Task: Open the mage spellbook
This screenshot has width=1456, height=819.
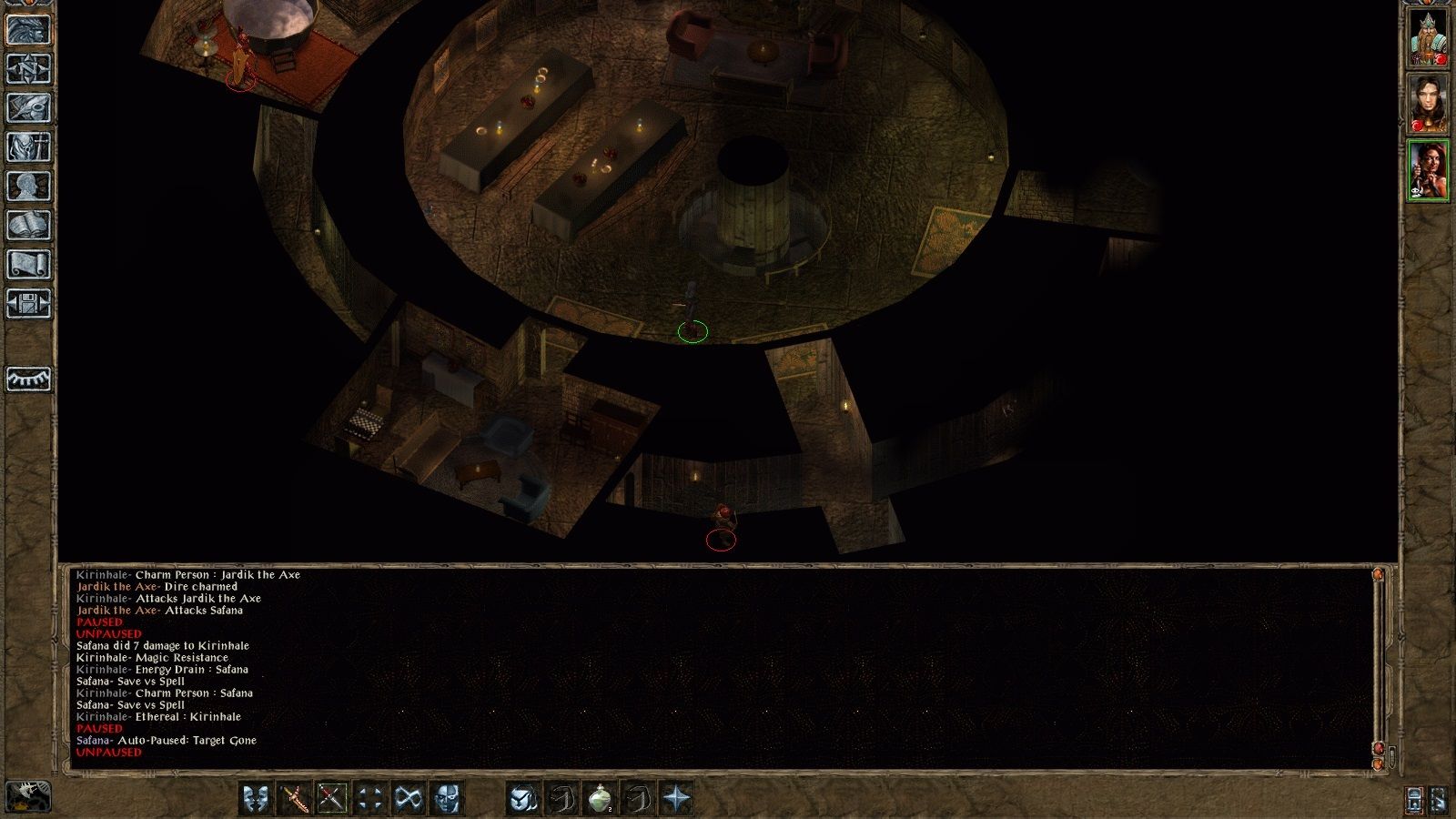Action: point(27,224)
